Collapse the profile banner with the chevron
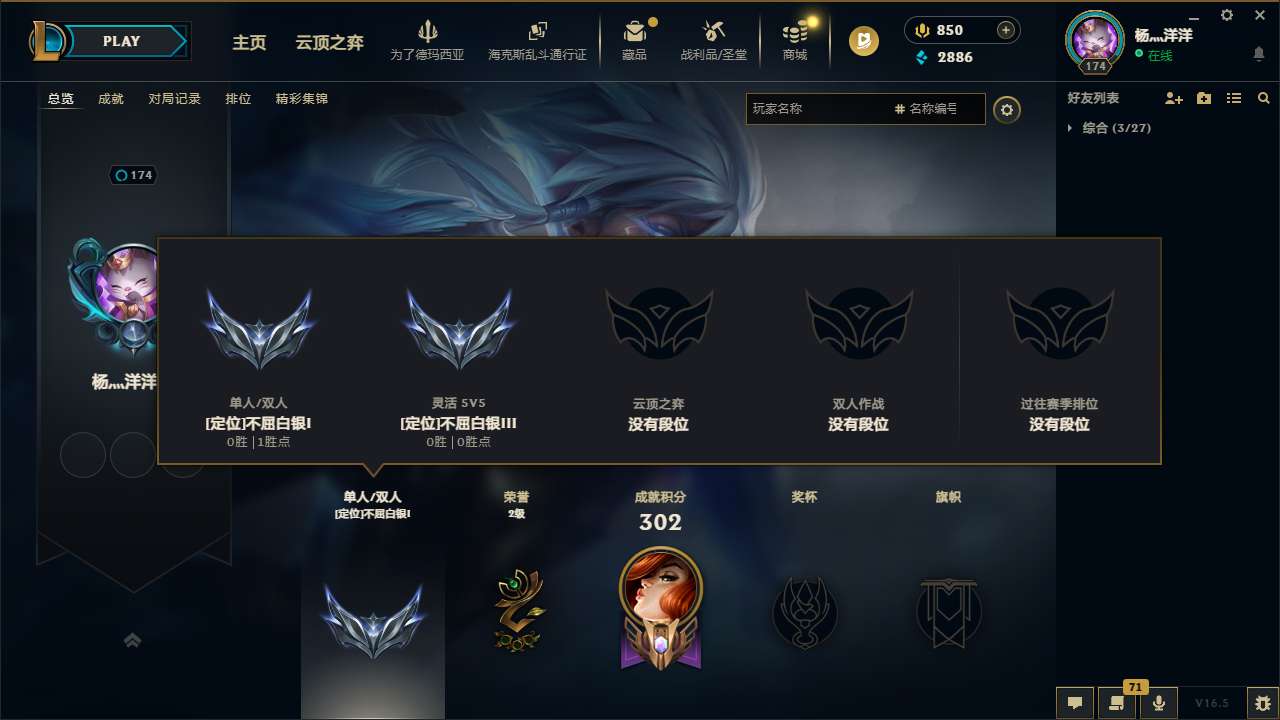Screen dimensions: 1280x720 click(x=133, y=640)
